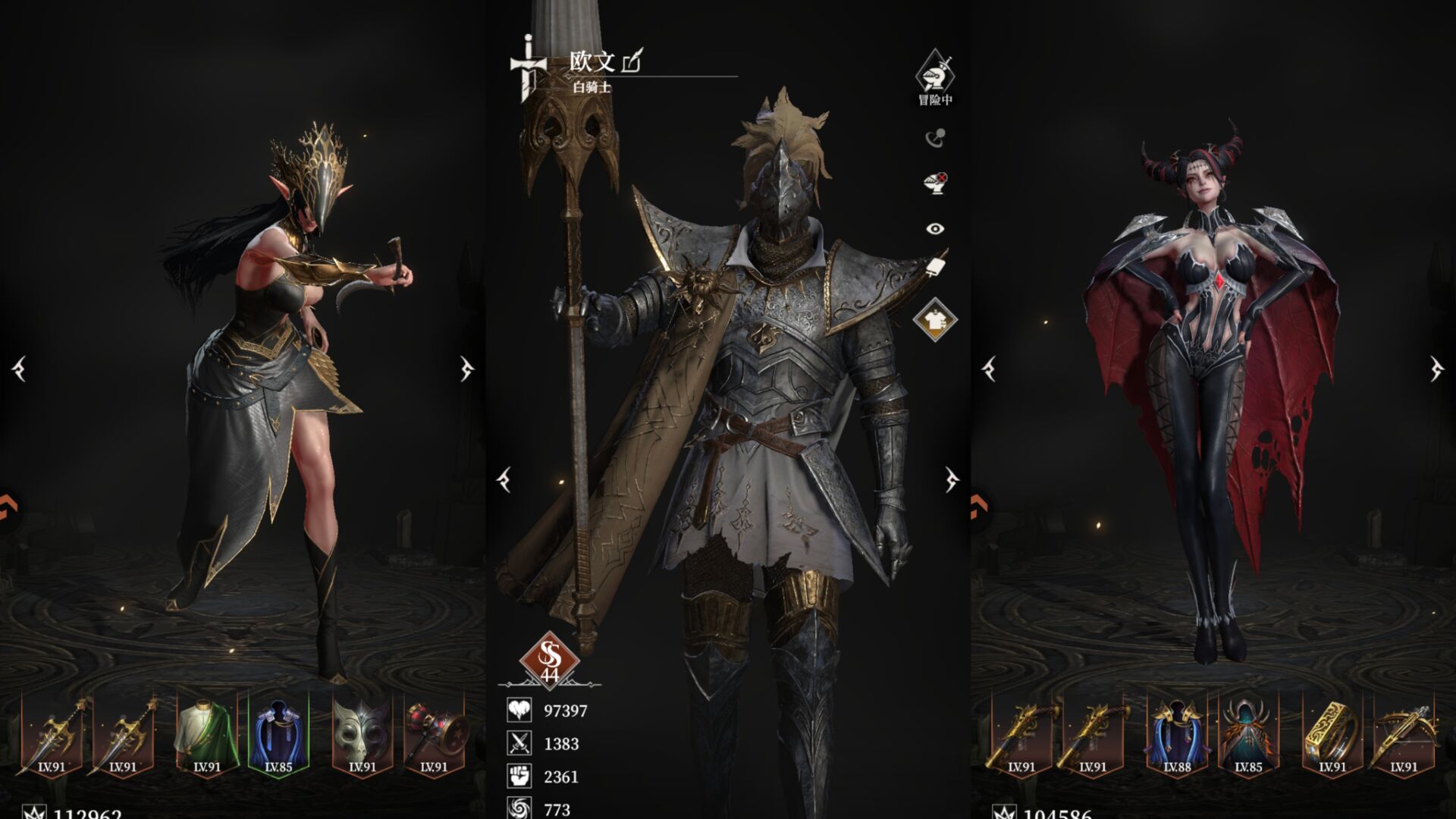This screenshot has height=819, width=1456.
Task: Click the orbit rotate-view icon
Action: click(935, 138)
